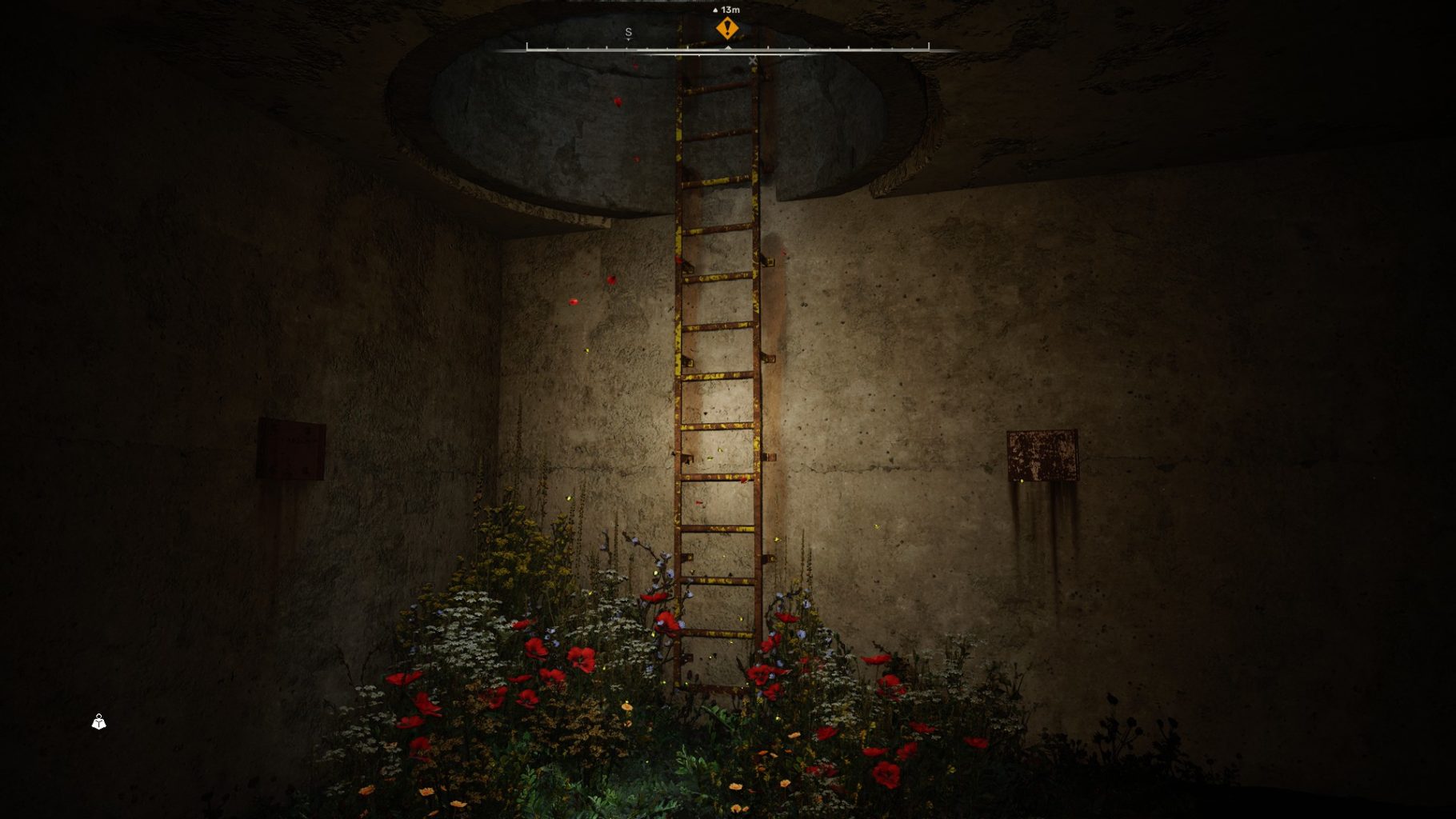1456x819 pixels.
Task: Click the grey X marker under the compass
Action: 752,61
